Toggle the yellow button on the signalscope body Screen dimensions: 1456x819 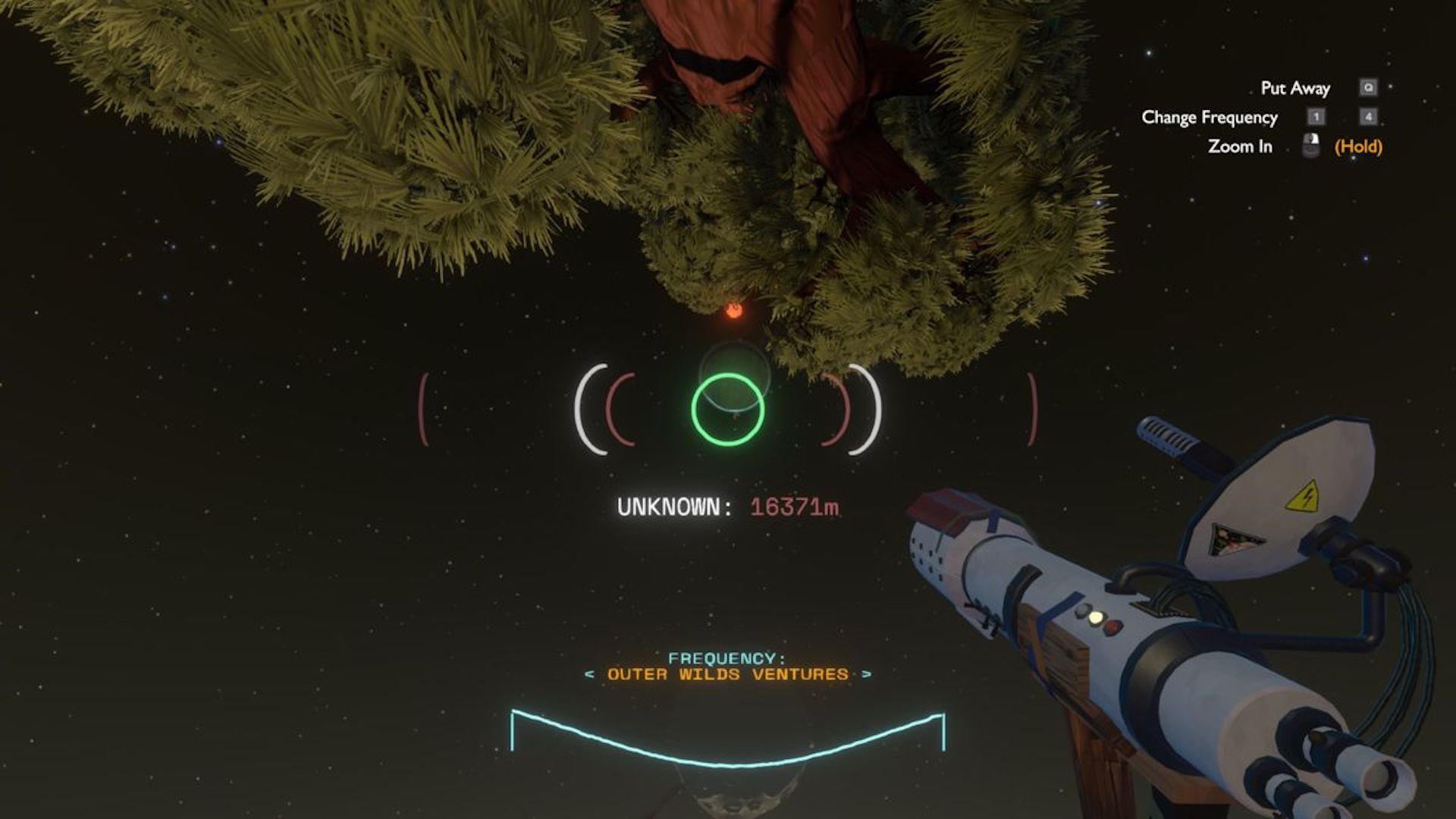(x=1096, y=617)
